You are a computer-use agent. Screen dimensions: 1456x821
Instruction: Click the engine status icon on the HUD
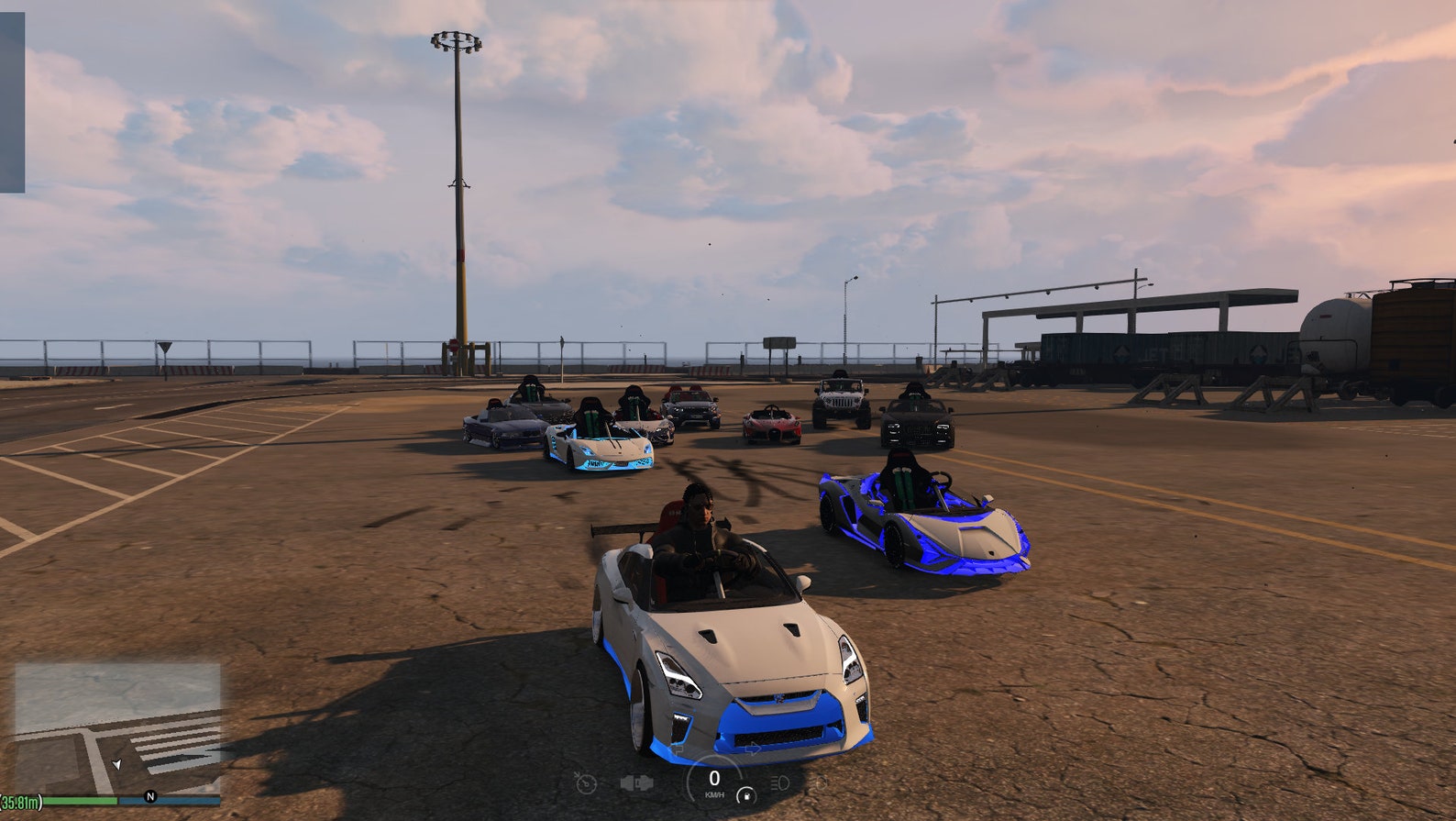[638, 782]
